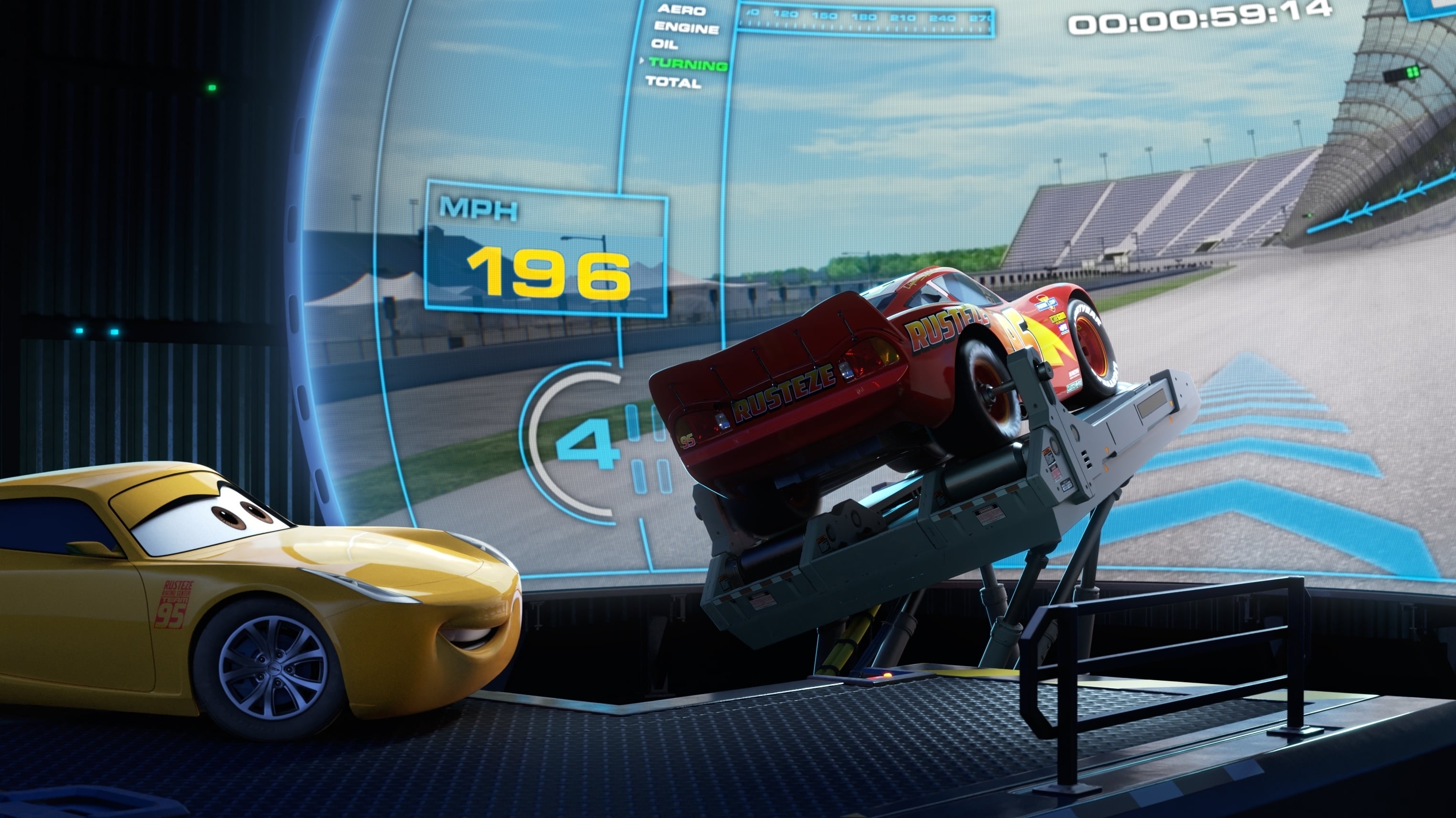Choose ENGINE in the stats list
The width and height of the screenshot is (1456, 818).
tap(686, 27)
